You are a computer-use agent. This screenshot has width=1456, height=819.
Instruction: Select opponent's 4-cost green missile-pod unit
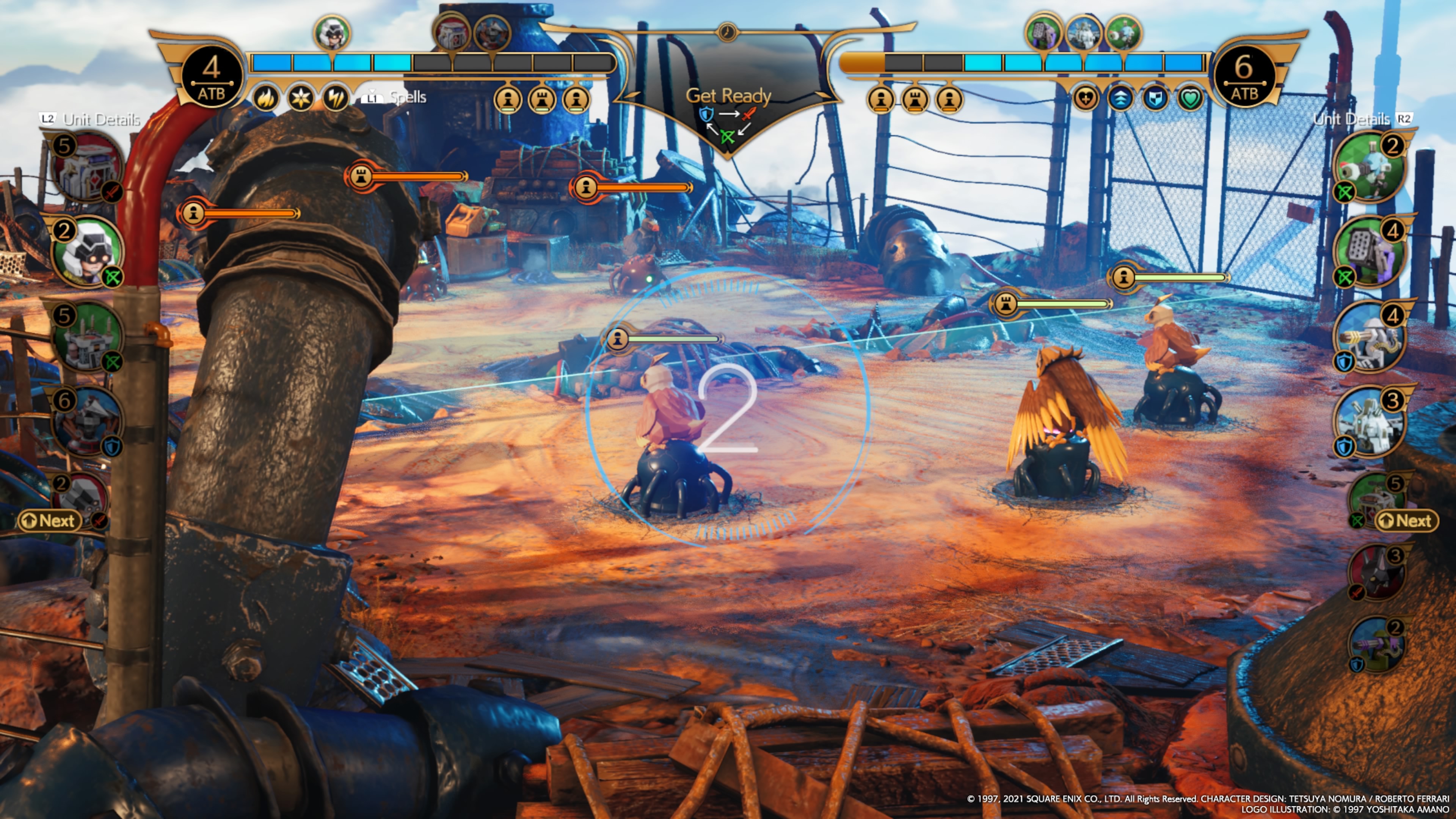pyautogui.click(x=1370, y=251)
